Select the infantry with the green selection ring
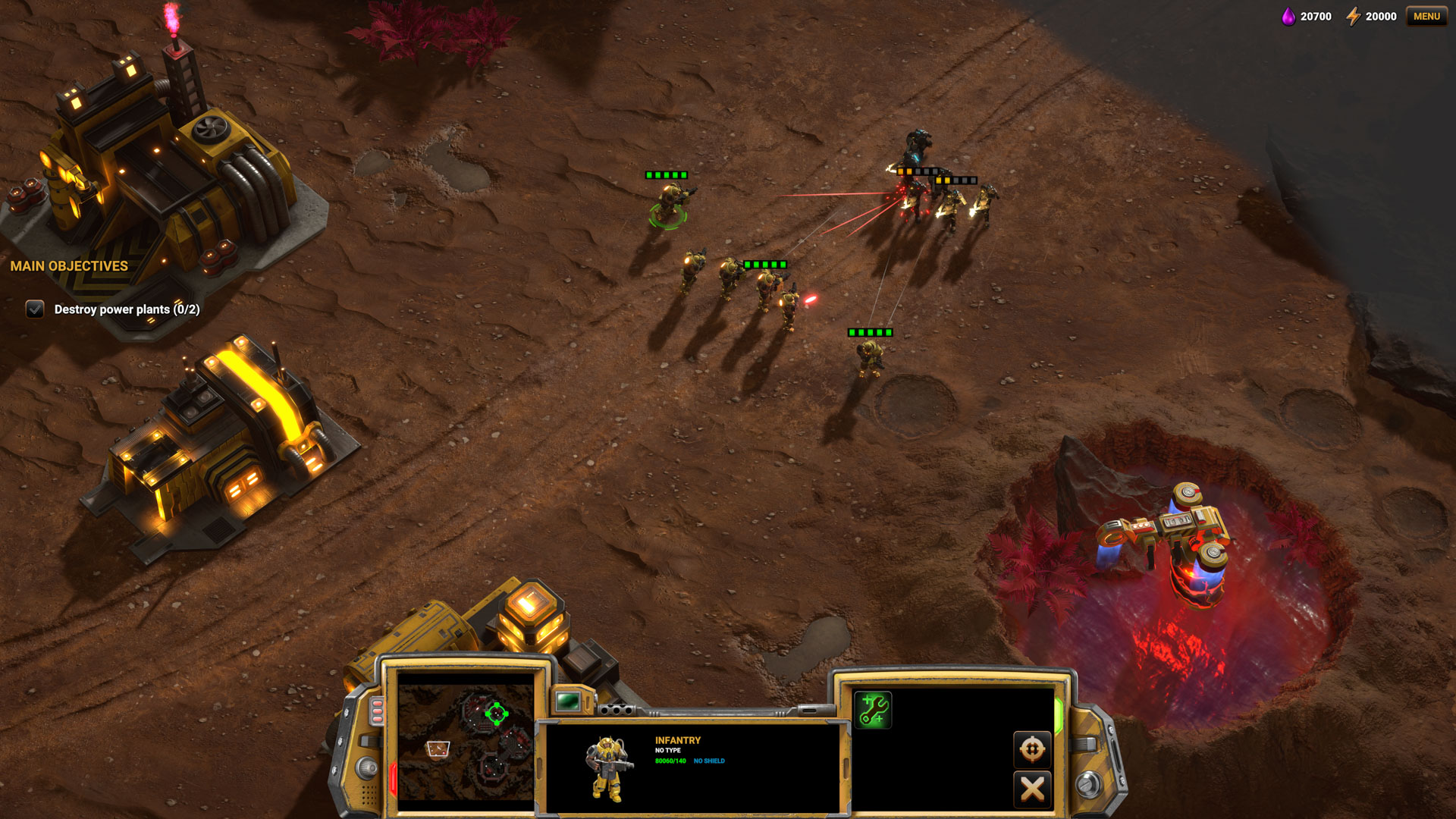This screenshot has width=1456, height=819. [670, 205]
